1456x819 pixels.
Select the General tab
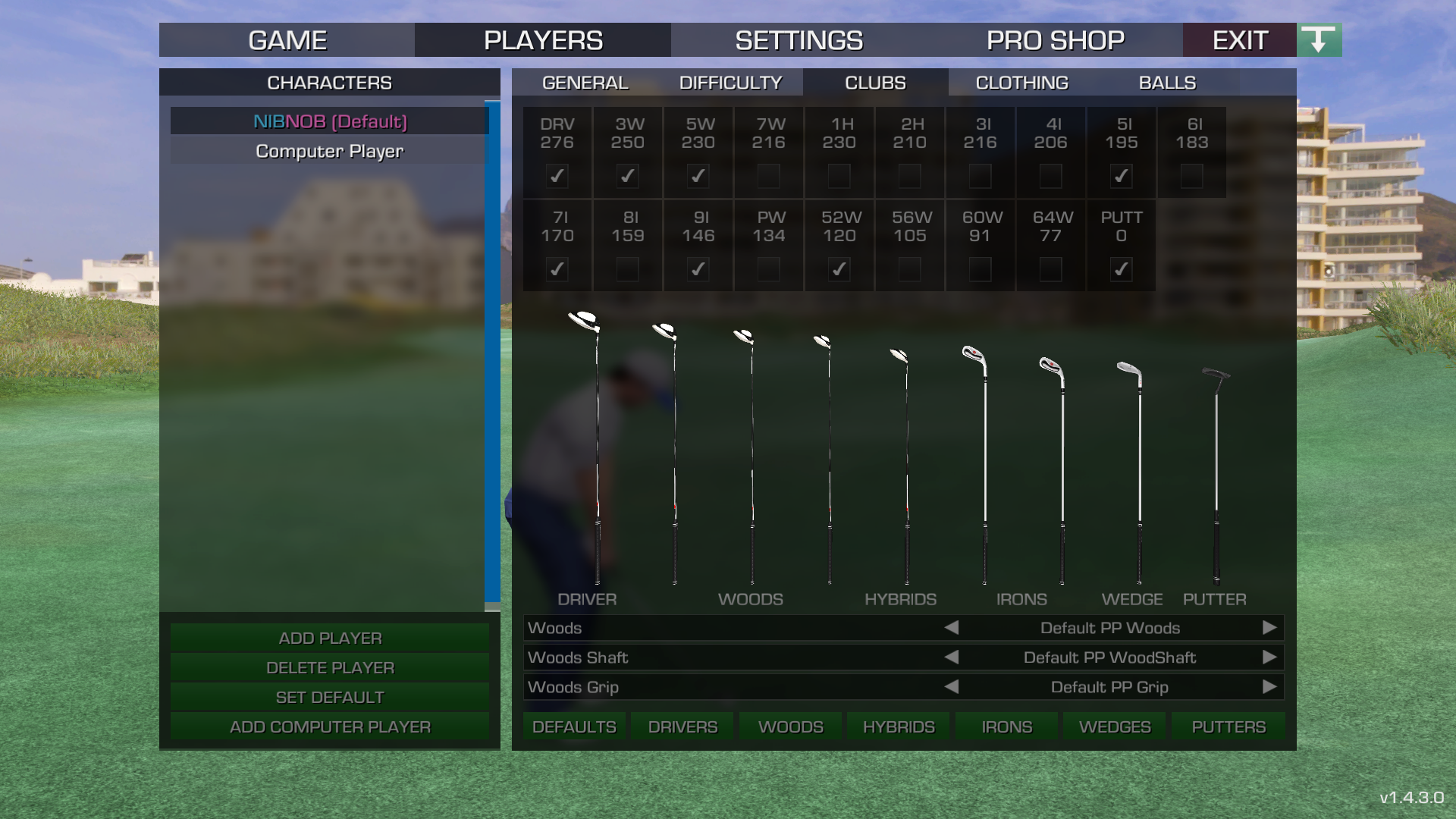[585, 83]
